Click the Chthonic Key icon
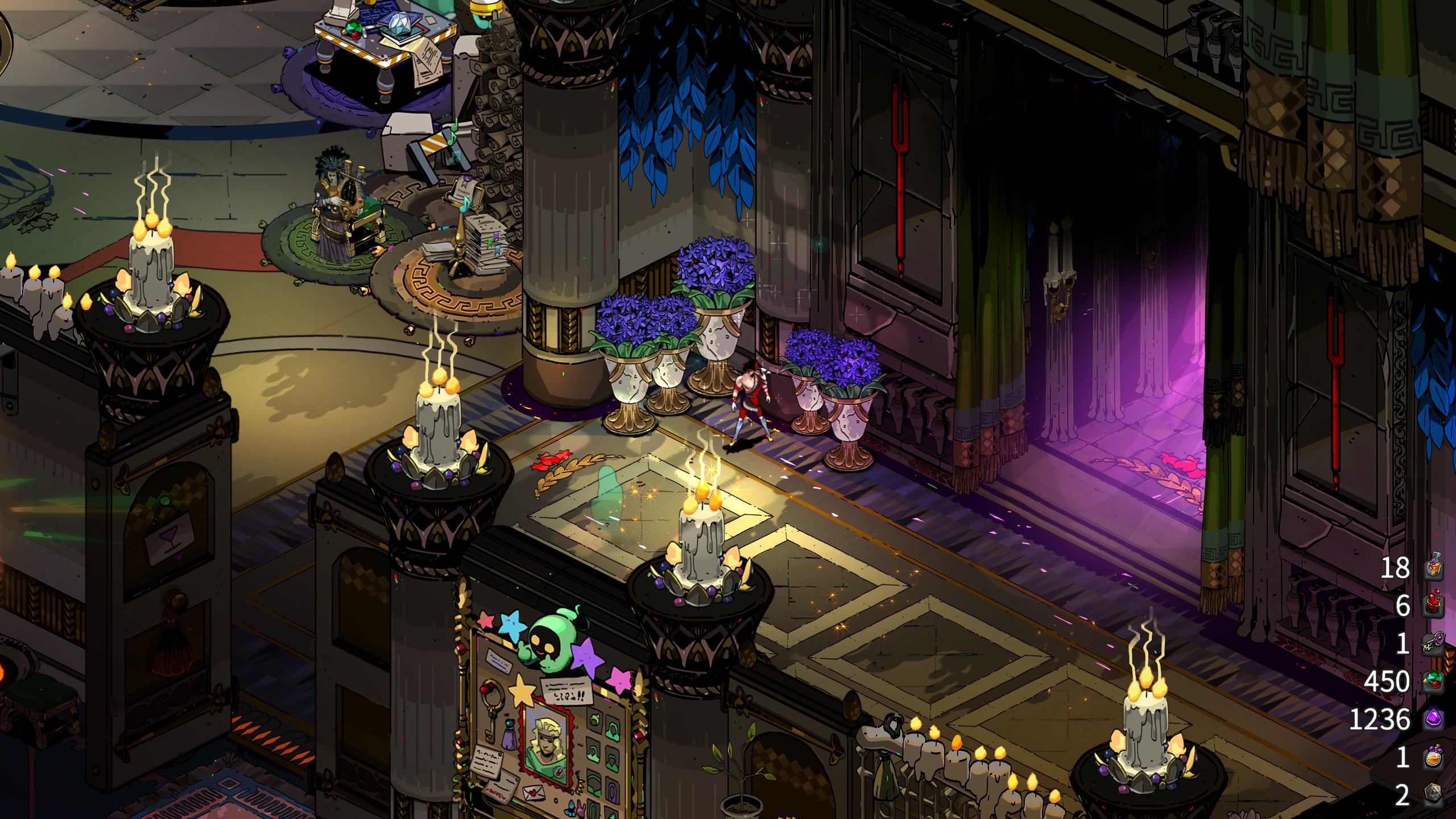This screenshot has height=819, width=1456. (x=1433, y=643)
